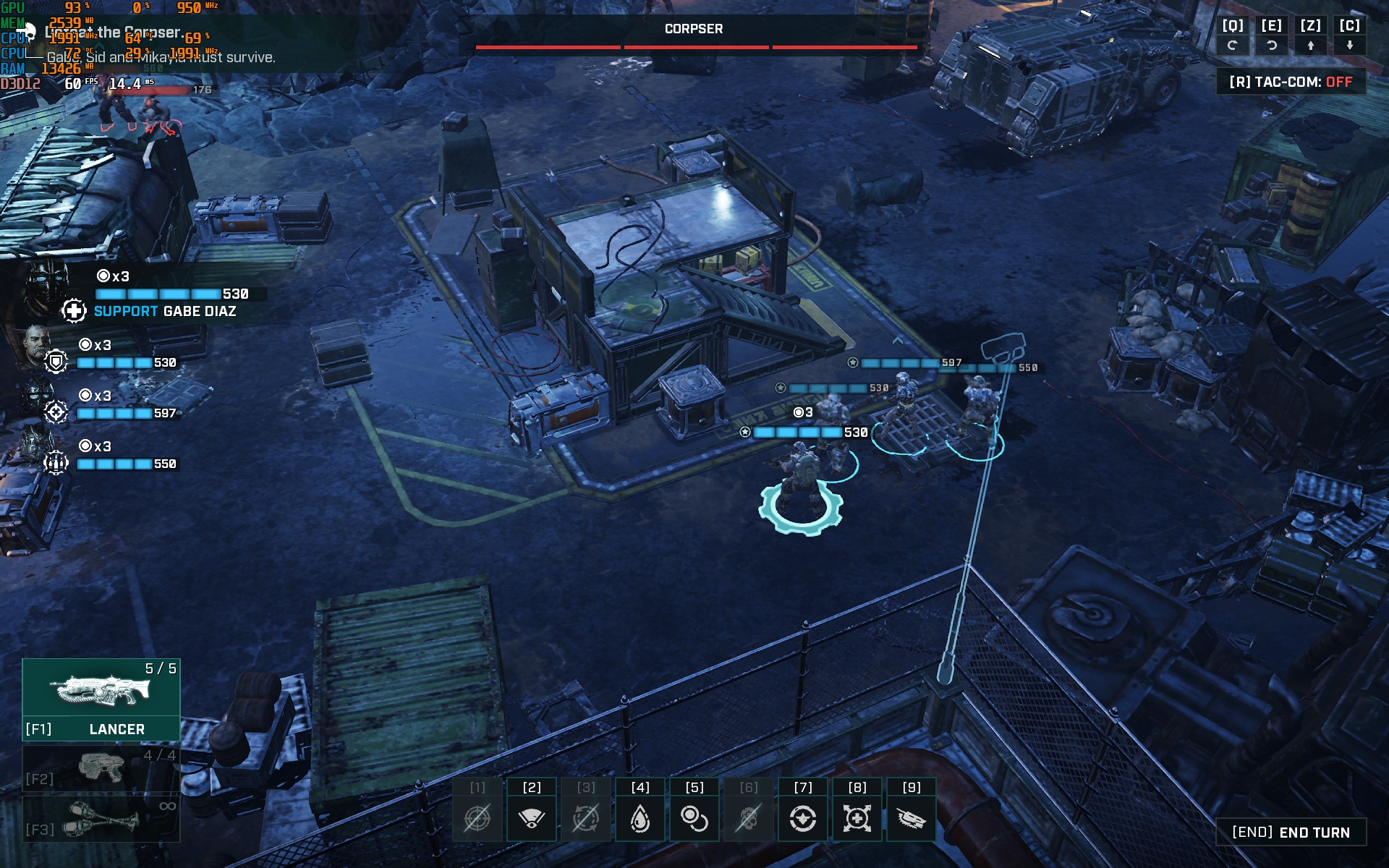Activate the two linked circles ability
This screenshot has height=868, width=1389.
point(694,818)
